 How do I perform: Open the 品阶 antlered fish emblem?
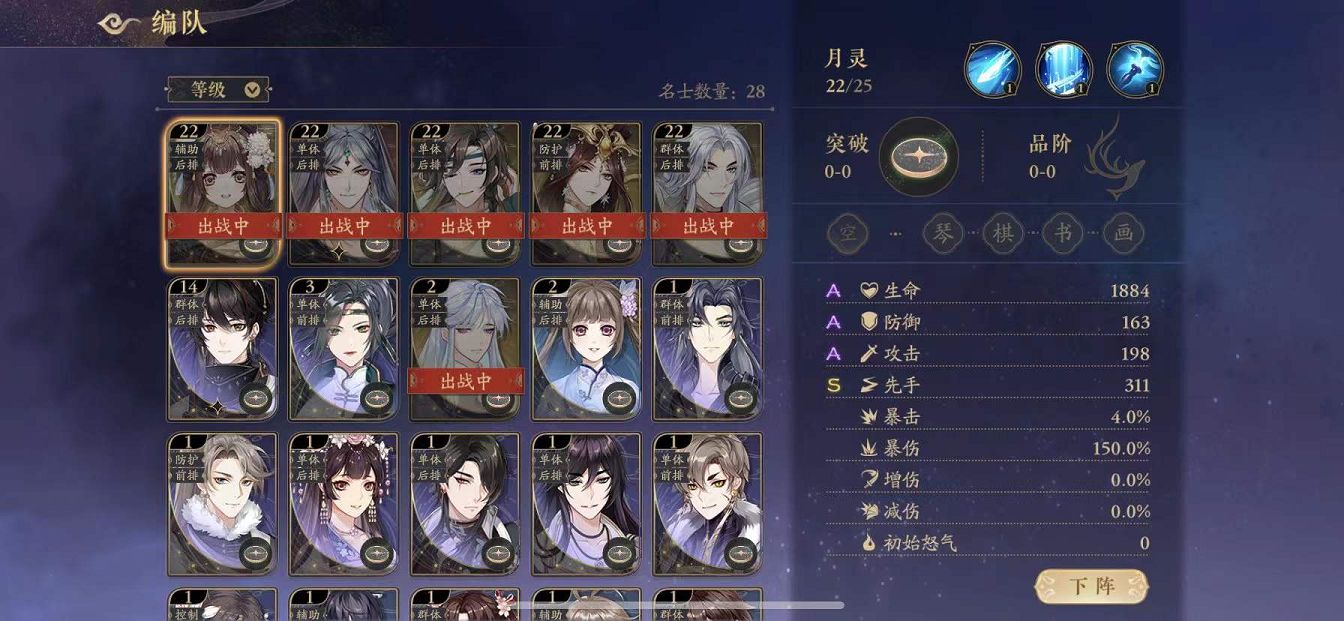1116,155
